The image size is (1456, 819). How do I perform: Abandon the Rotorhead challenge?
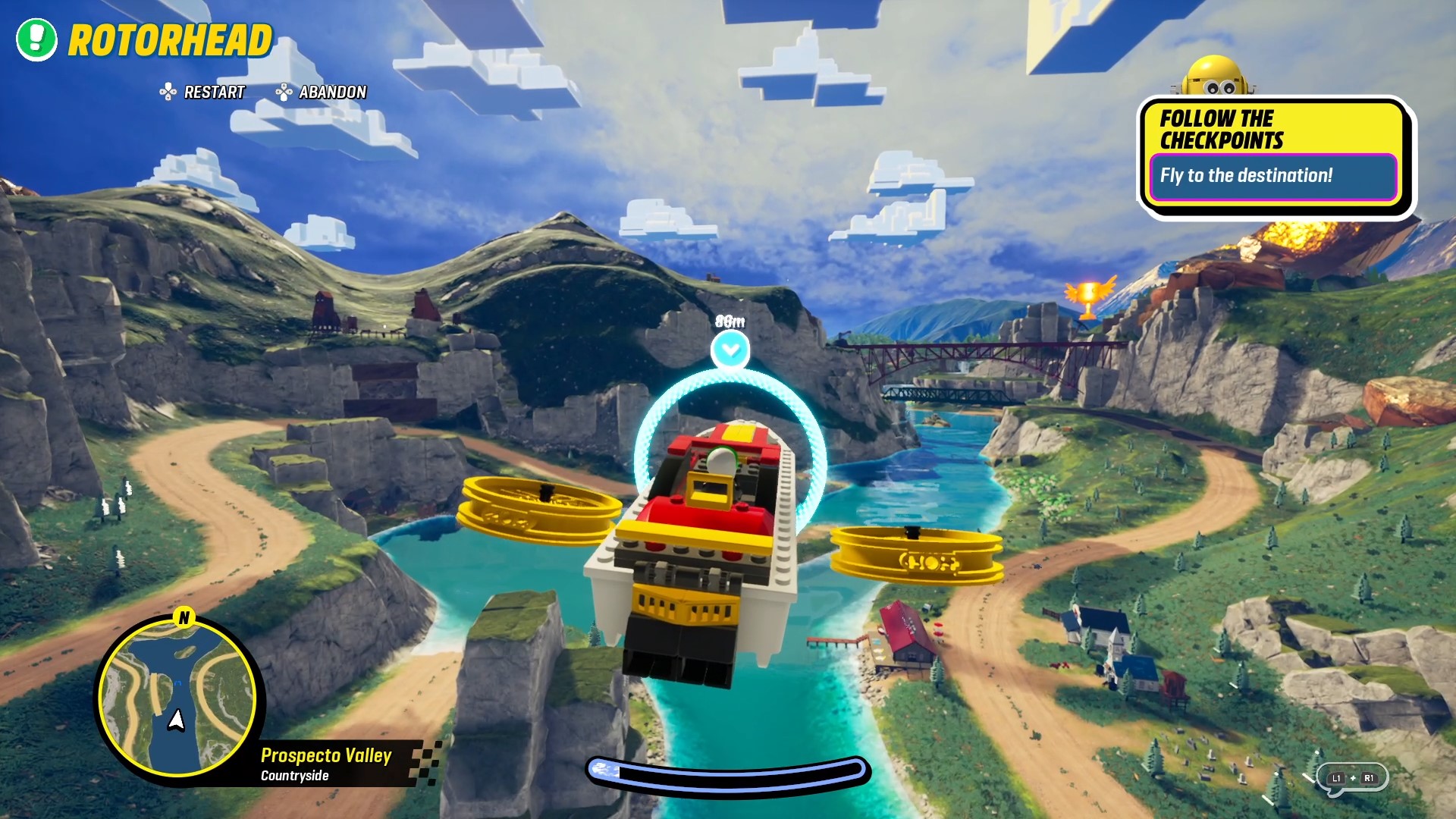pyautogui.click(x=322, y=93)
